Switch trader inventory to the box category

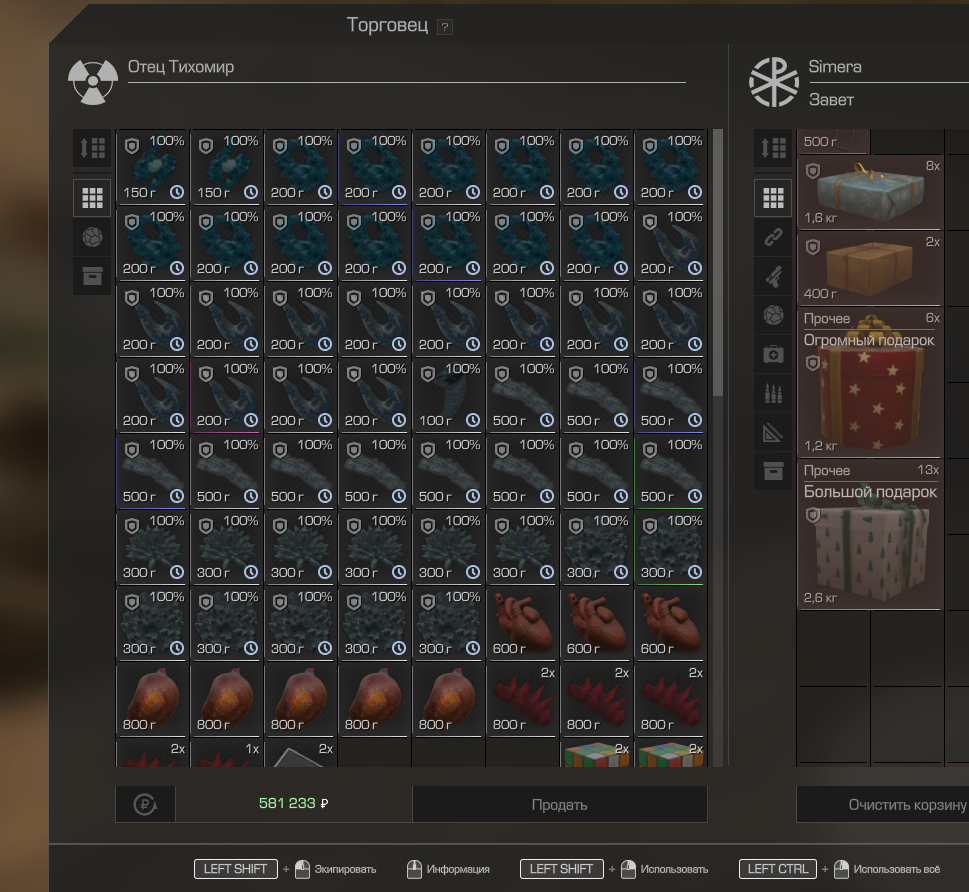point(92,276)
